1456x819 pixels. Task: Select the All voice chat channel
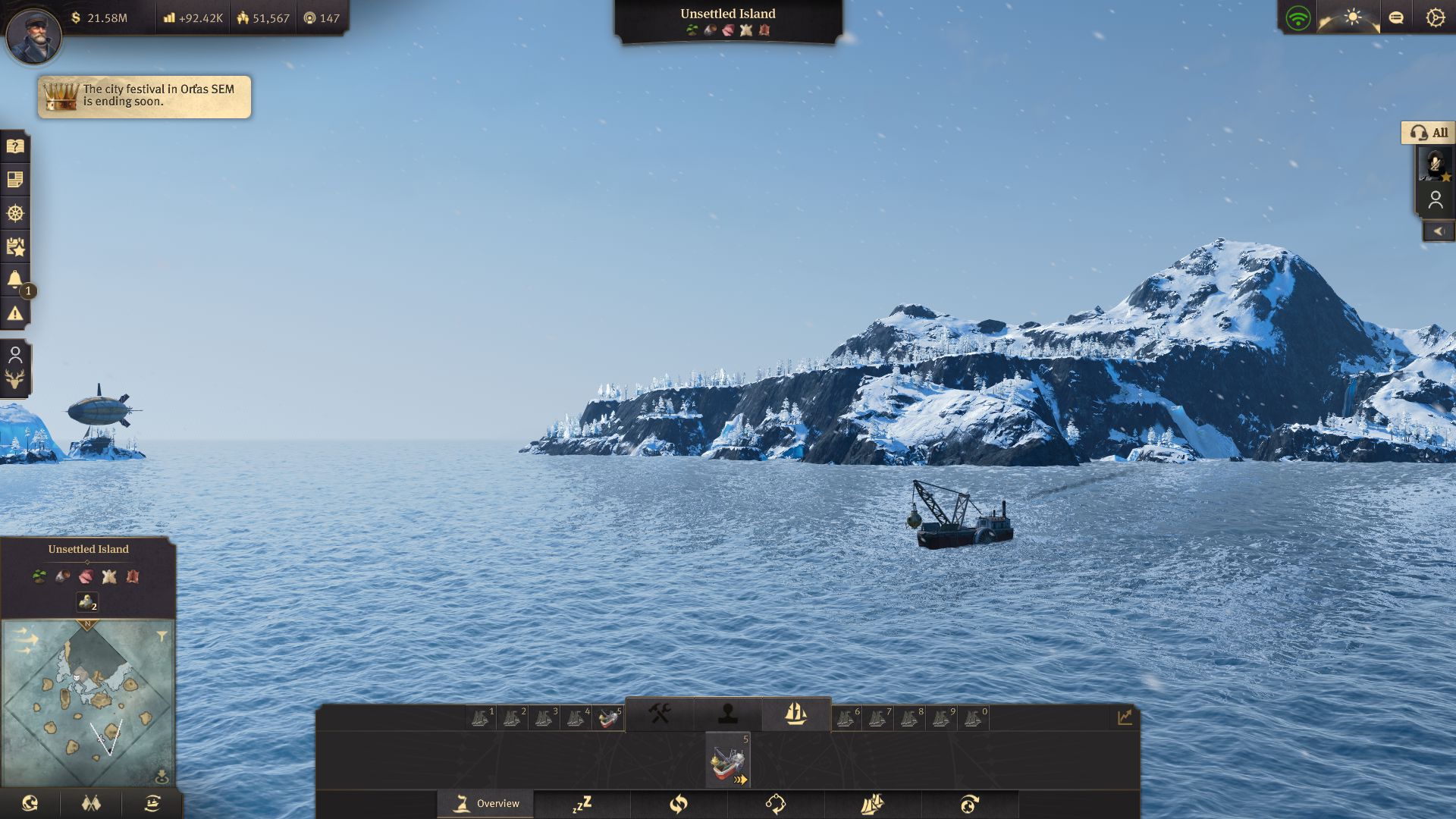(x=1429, y=133)
